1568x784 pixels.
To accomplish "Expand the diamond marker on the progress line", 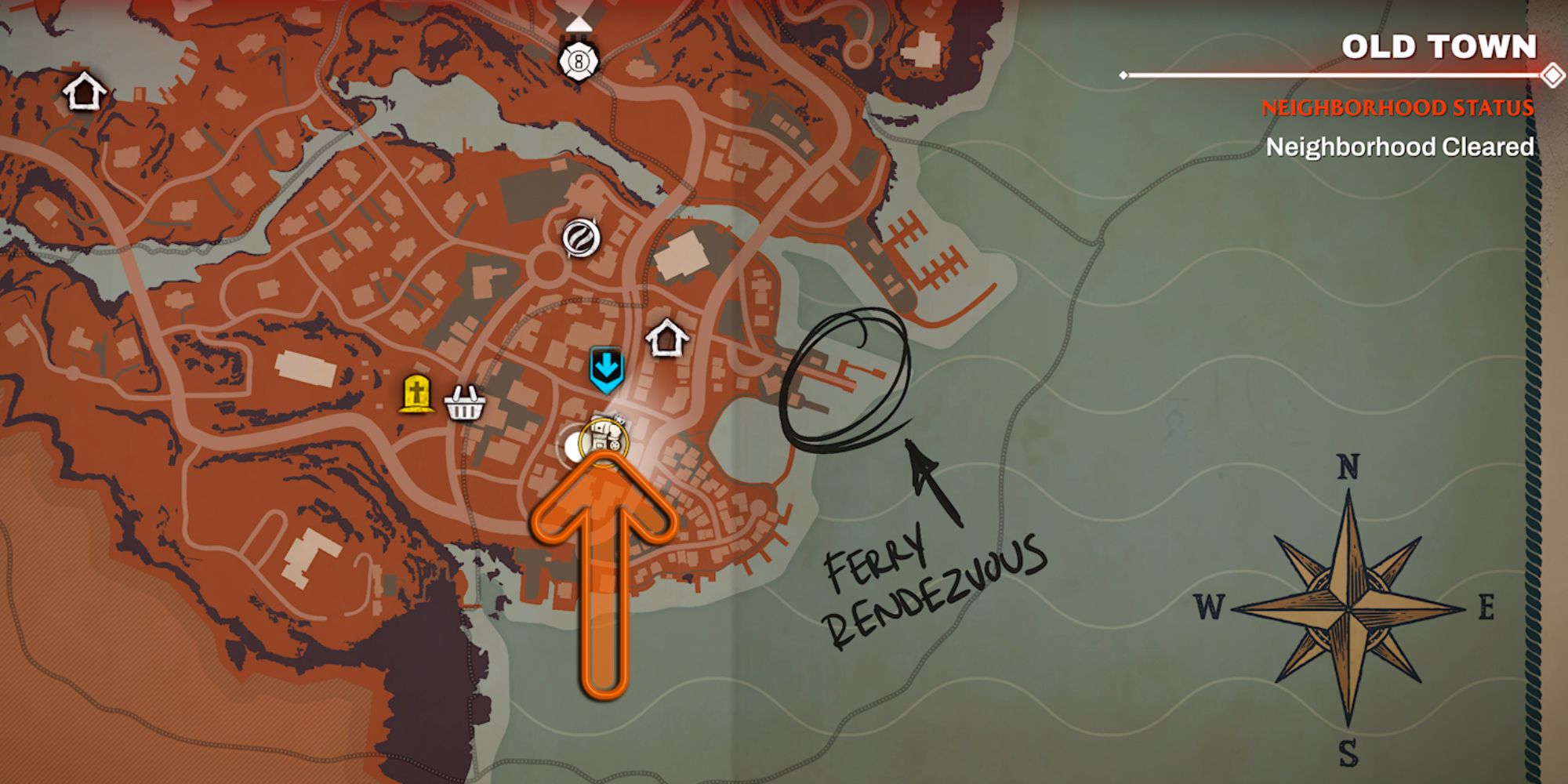I will point(1551,74).
